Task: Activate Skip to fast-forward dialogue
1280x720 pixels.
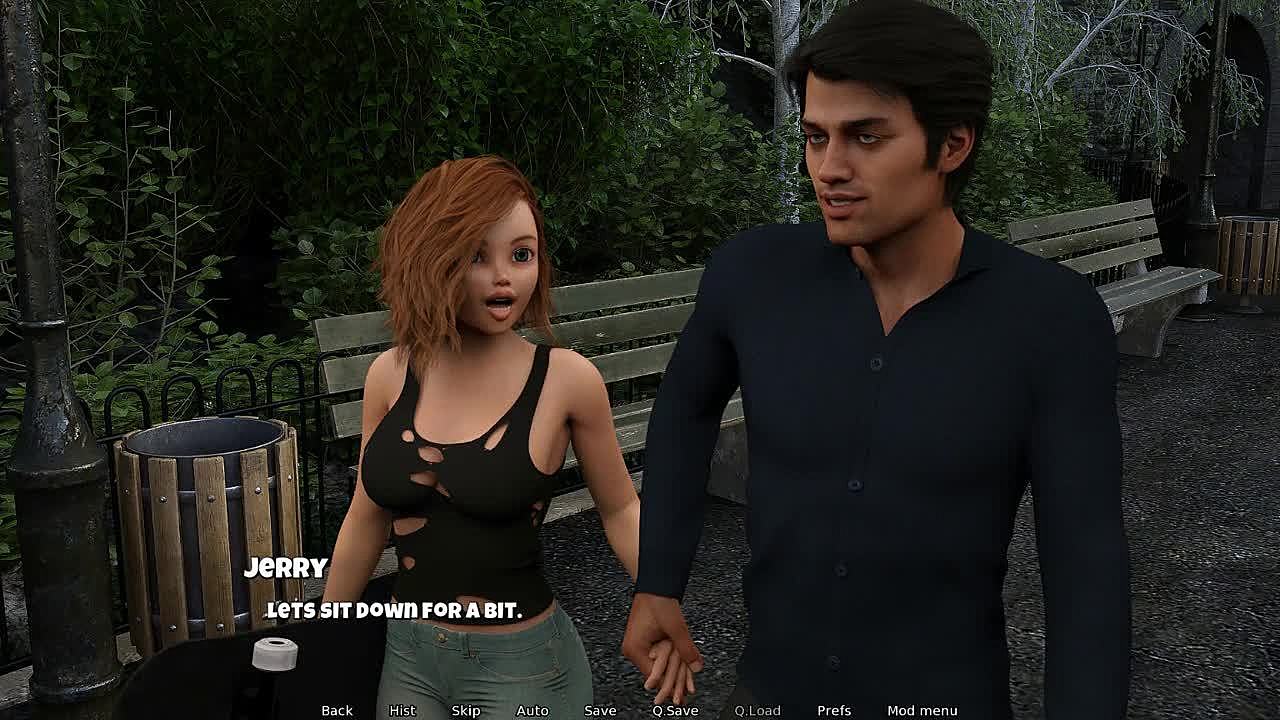Action: (466, 710)
